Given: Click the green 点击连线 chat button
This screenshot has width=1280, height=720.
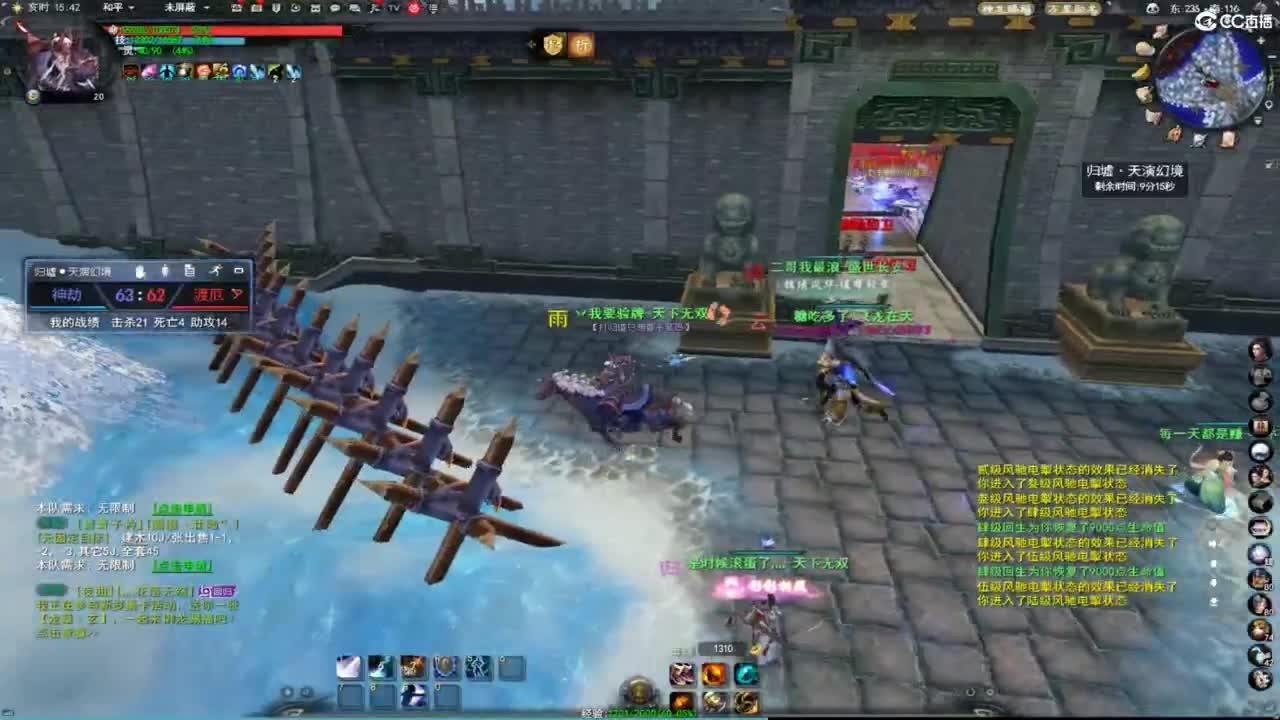Looking at the screenshot, I should (183, 509).
